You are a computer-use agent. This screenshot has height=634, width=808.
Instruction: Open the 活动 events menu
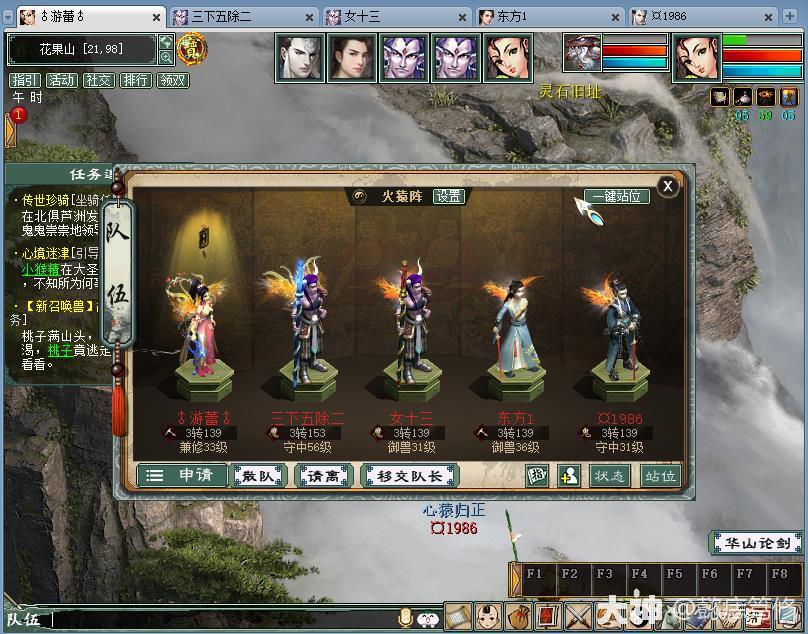pyautogui.click(x=61, y=80)
